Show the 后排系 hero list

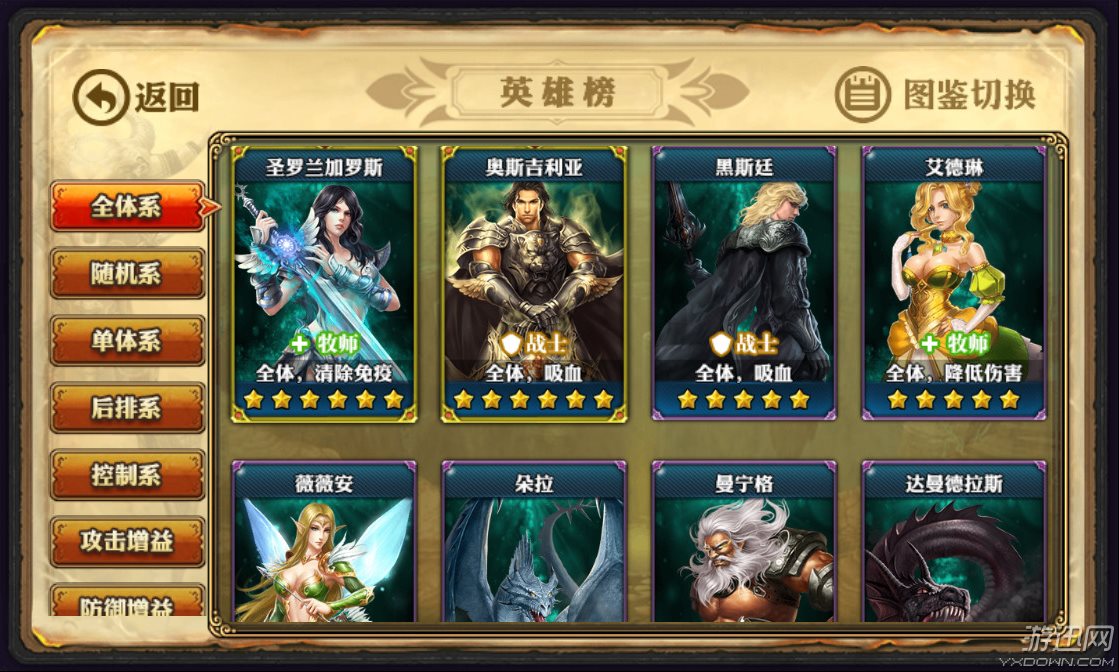tap(127, 408)
